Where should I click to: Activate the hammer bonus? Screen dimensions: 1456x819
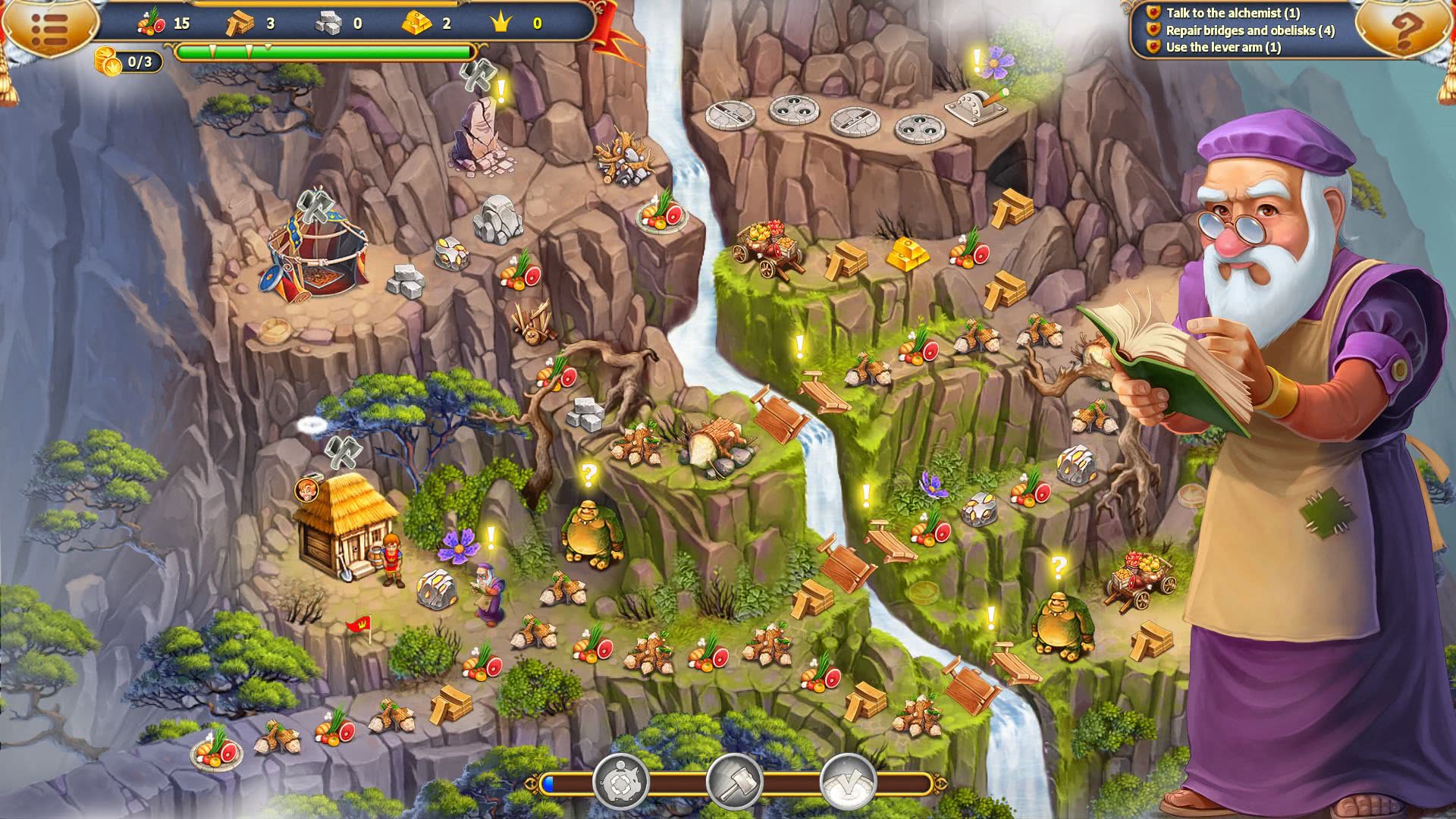[734, 782]
